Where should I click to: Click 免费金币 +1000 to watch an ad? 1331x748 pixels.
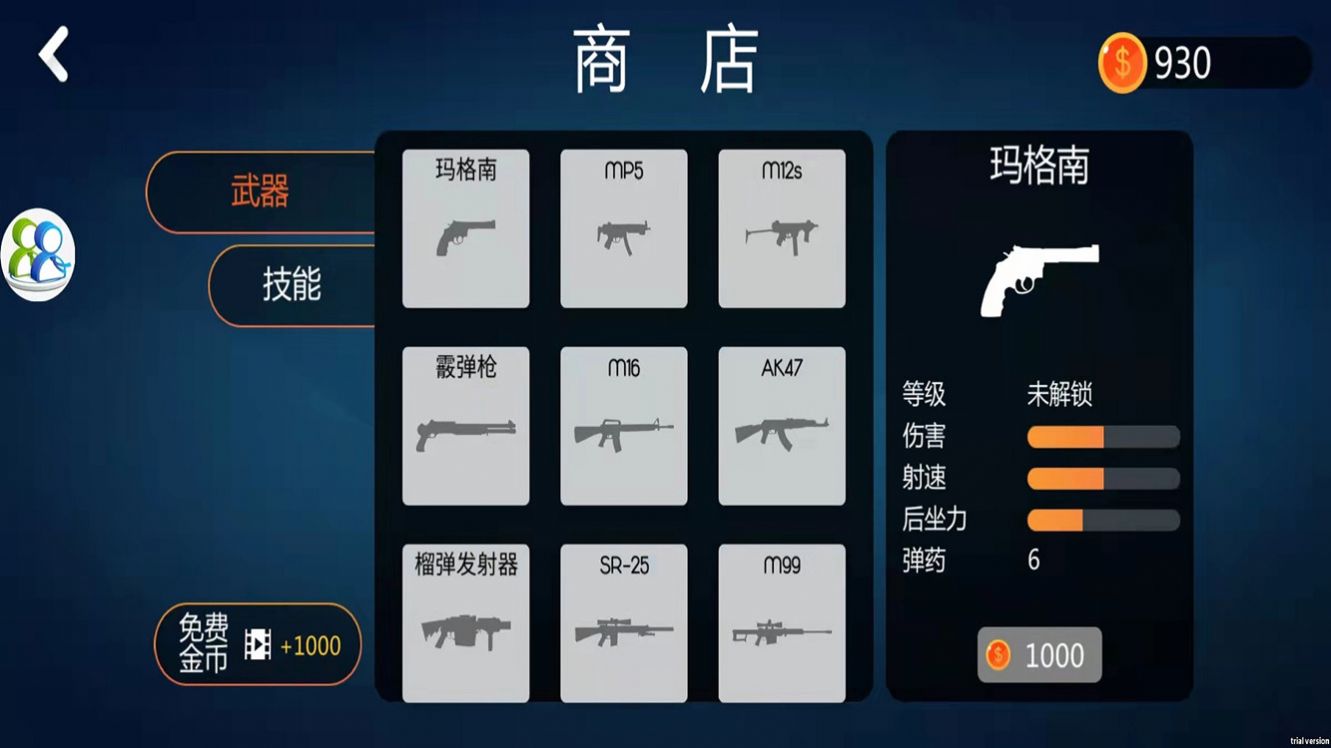coord(257,644)
